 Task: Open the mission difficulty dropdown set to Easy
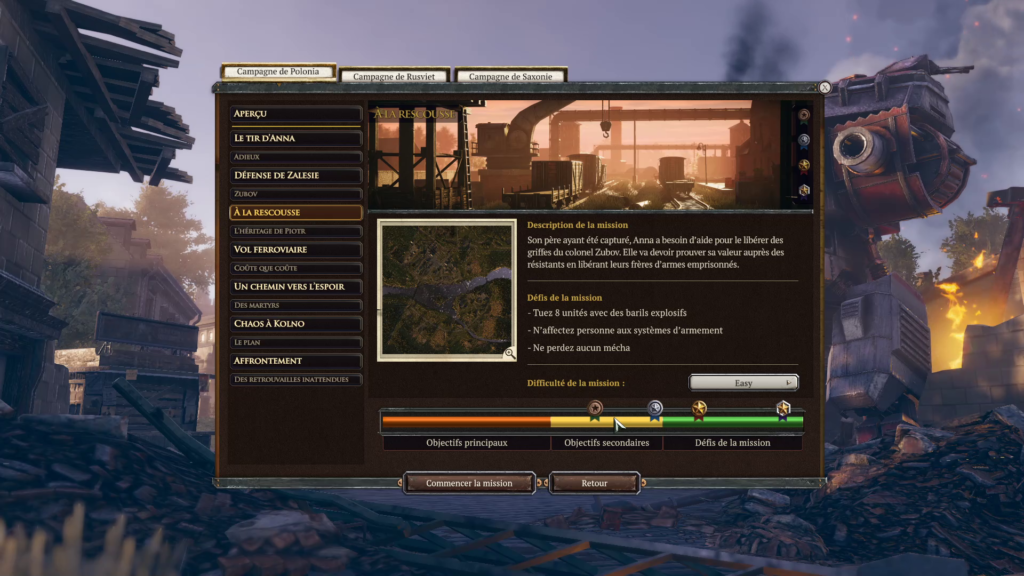pyautogui.click(x=743, y=382)
